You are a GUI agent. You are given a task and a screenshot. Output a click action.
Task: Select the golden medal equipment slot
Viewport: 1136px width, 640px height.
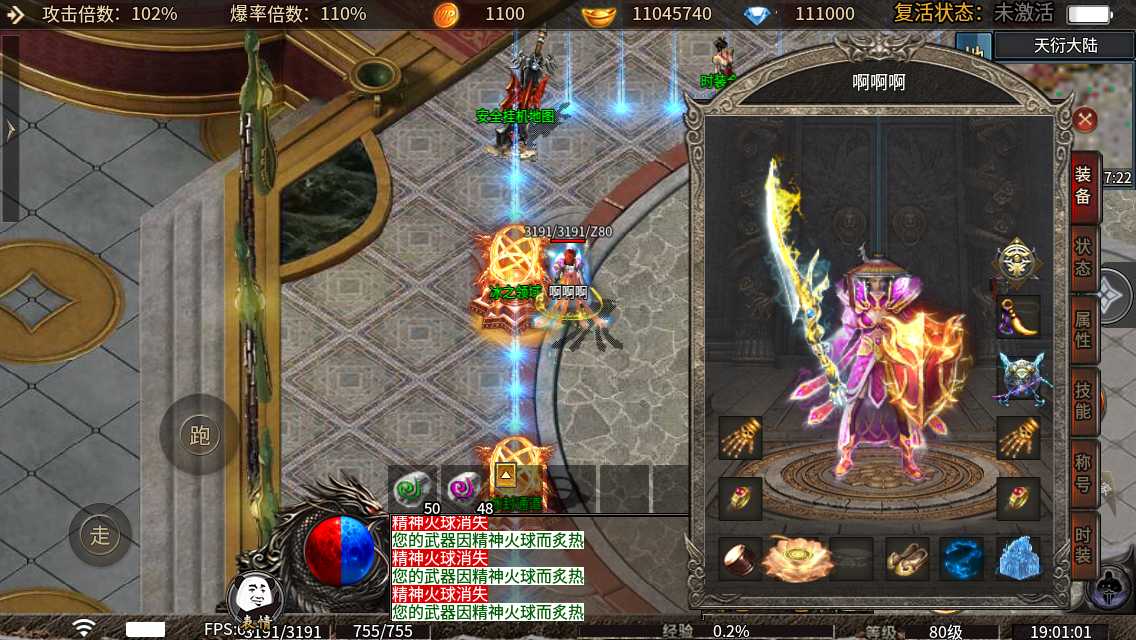[1018, 262]
